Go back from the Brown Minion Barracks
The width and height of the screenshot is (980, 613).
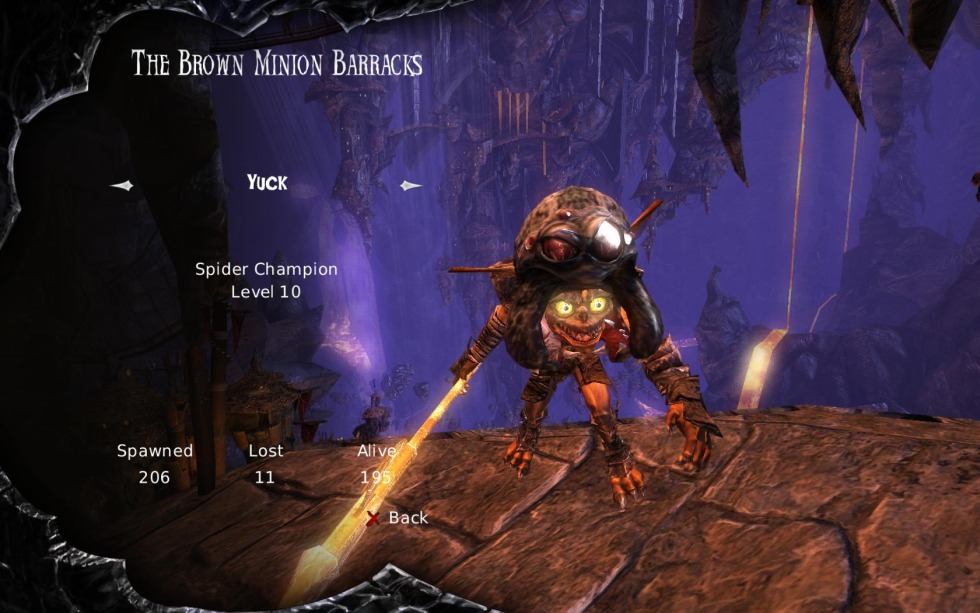click(398, 518)
